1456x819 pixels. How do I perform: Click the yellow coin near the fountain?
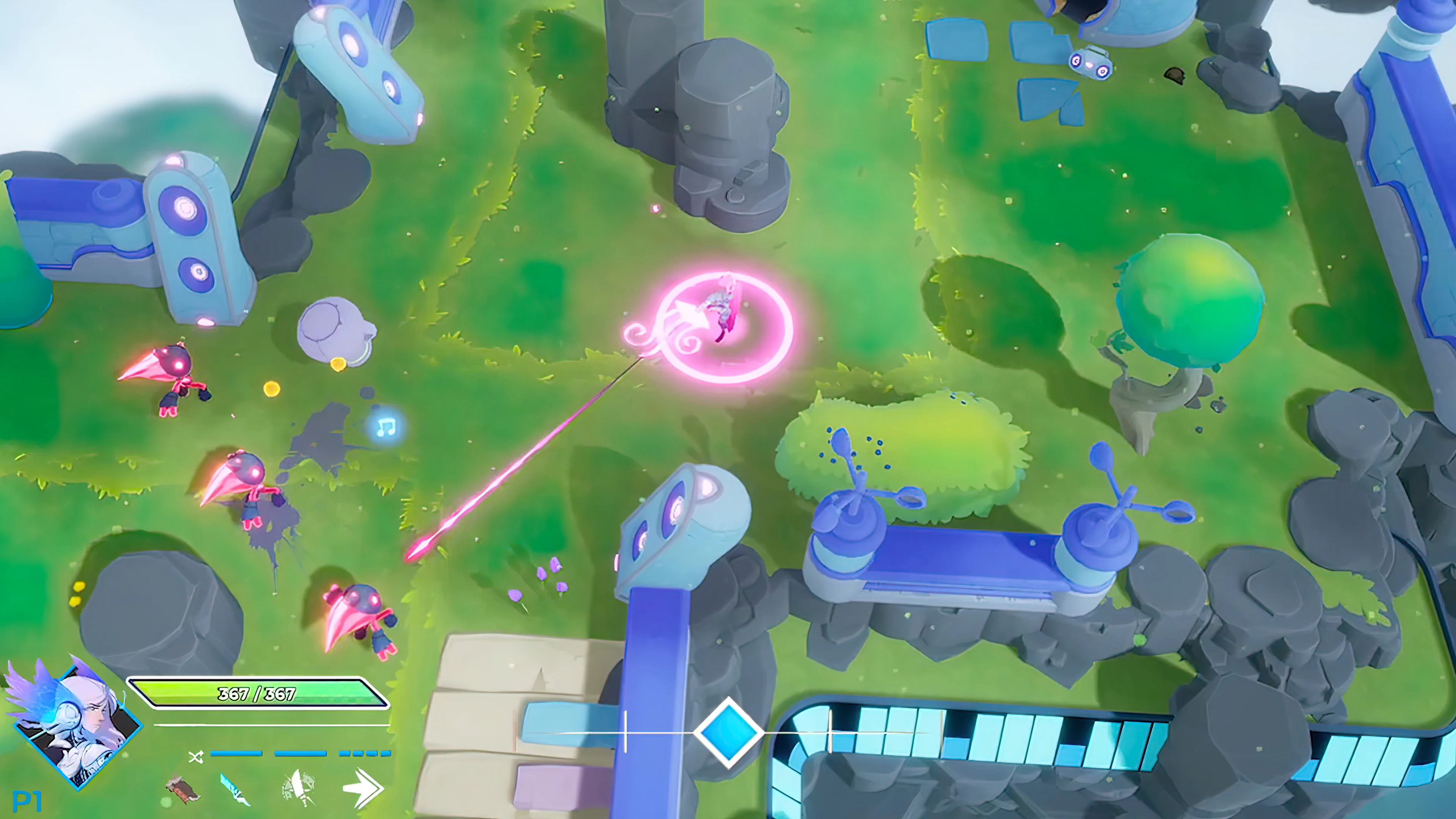(x=338, y=364)
